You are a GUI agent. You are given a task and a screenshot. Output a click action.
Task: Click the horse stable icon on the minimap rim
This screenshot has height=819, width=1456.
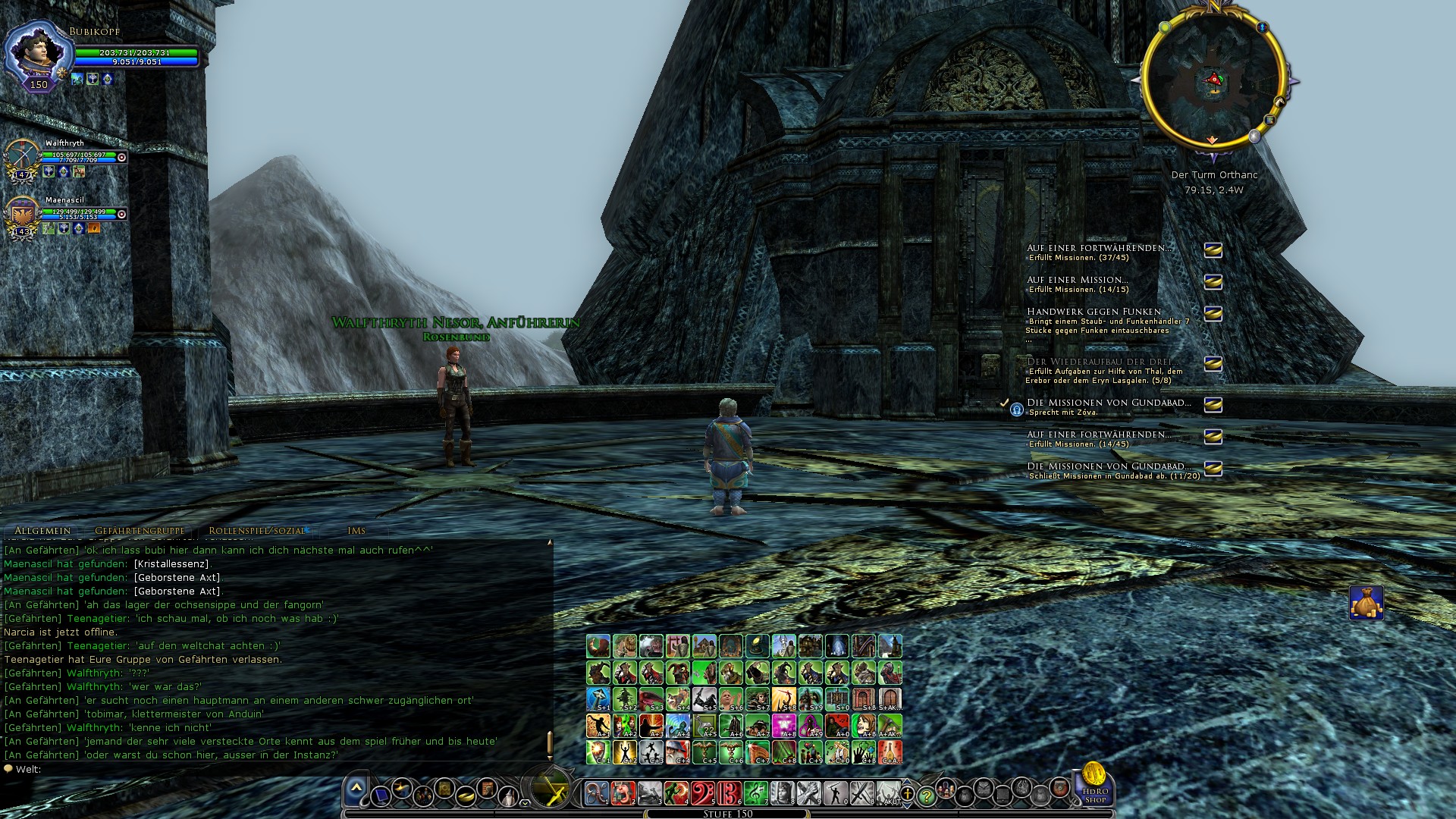pos(1279,102)
